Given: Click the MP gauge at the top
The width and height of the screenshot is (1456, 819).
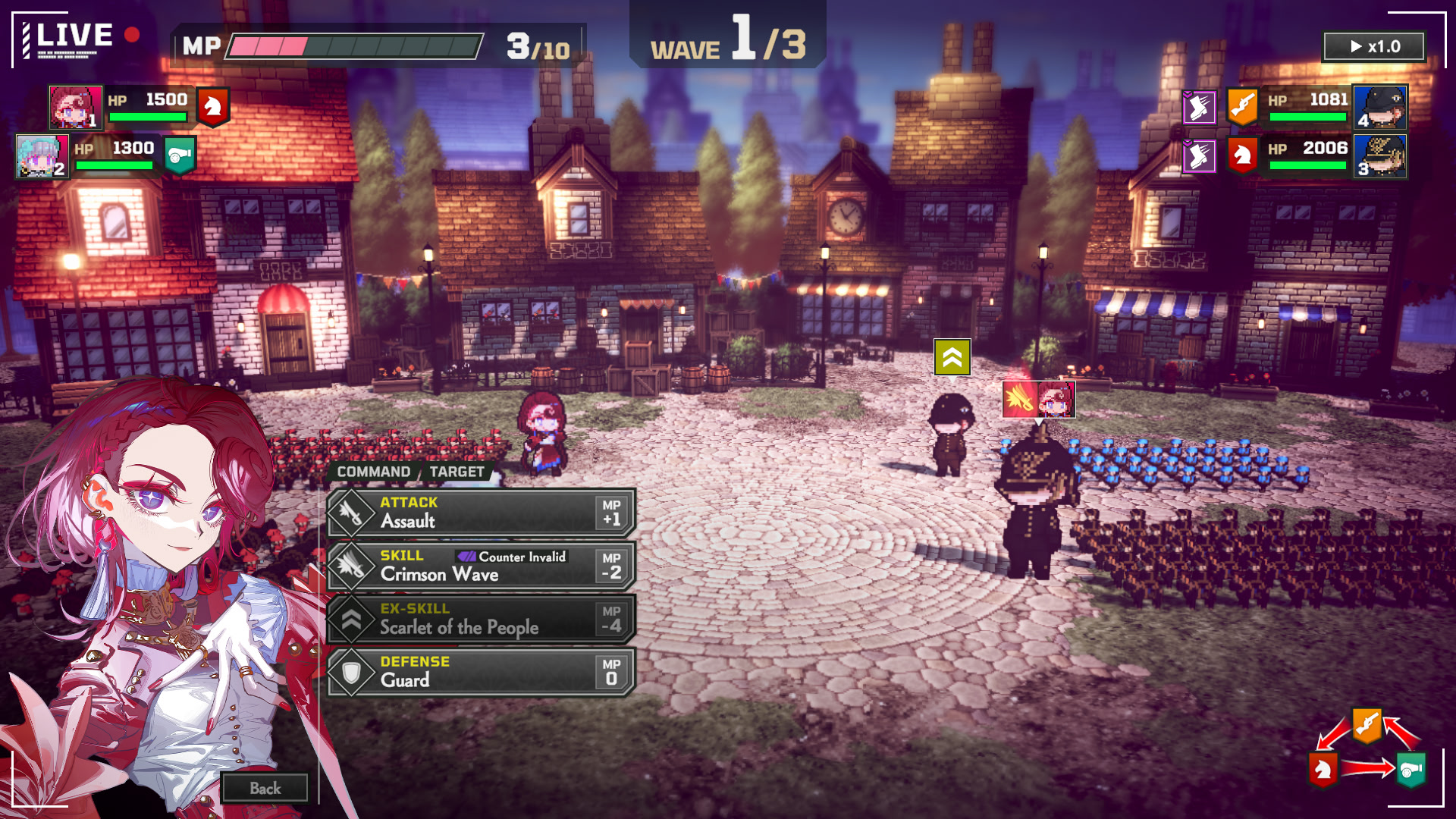Looking at the screenshot, I should [x=356, y=45].
